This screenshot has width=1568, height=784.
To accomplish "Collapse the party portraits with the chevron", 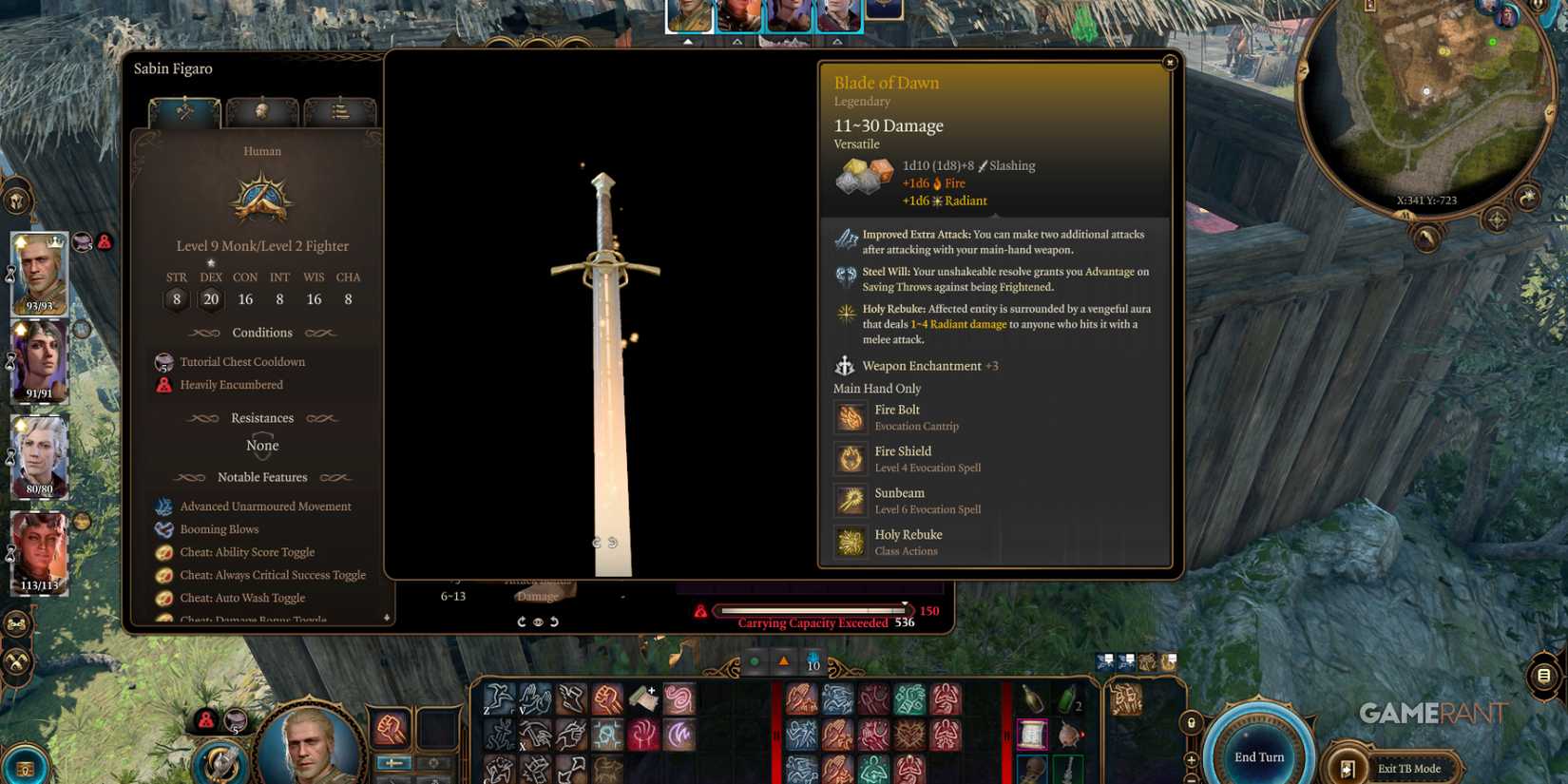I will pyautogui.click(x=688, y=41).
